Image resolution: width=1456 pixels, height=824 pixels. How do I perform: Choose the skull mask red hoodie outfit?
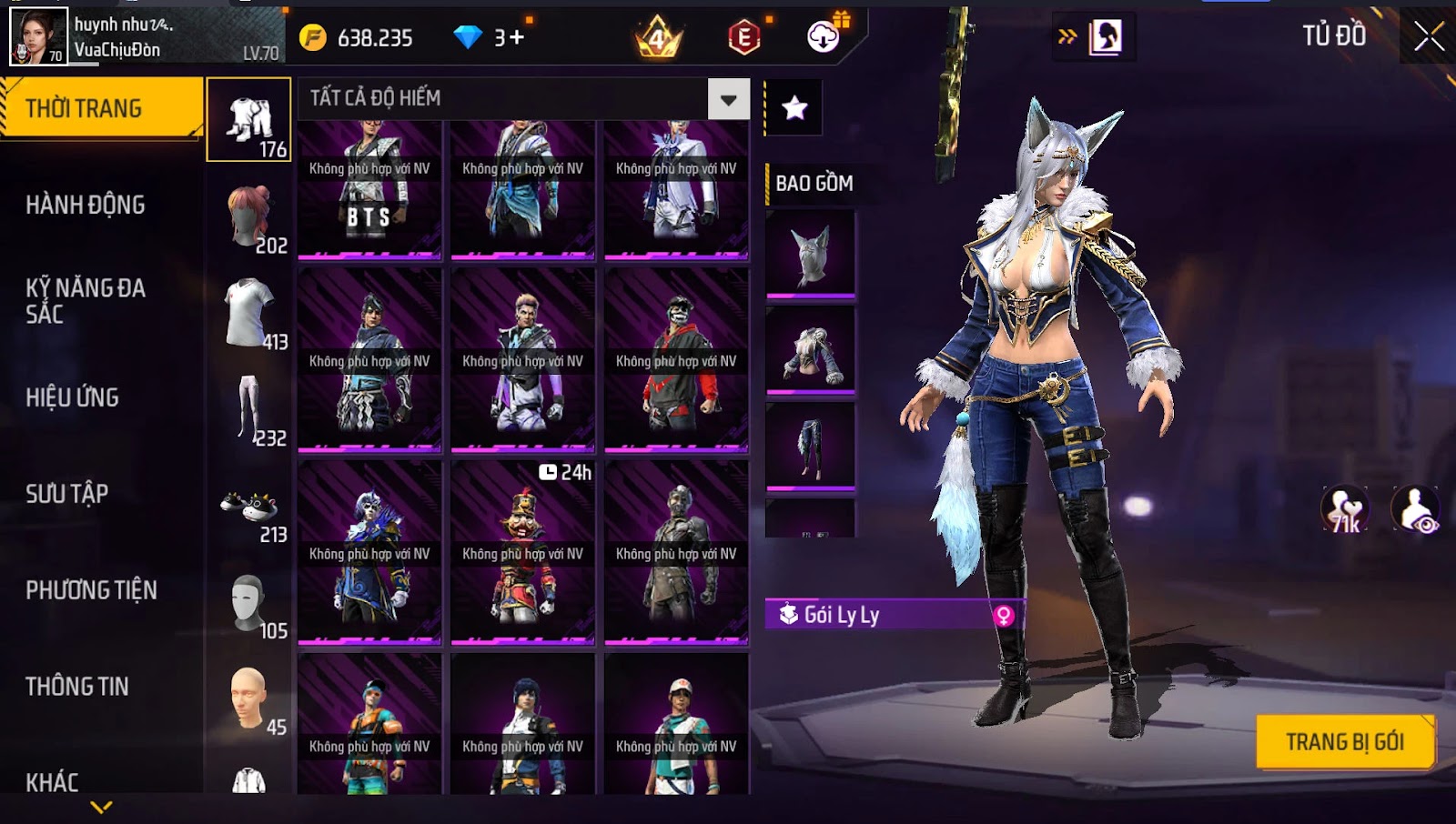tap(676, 361)
